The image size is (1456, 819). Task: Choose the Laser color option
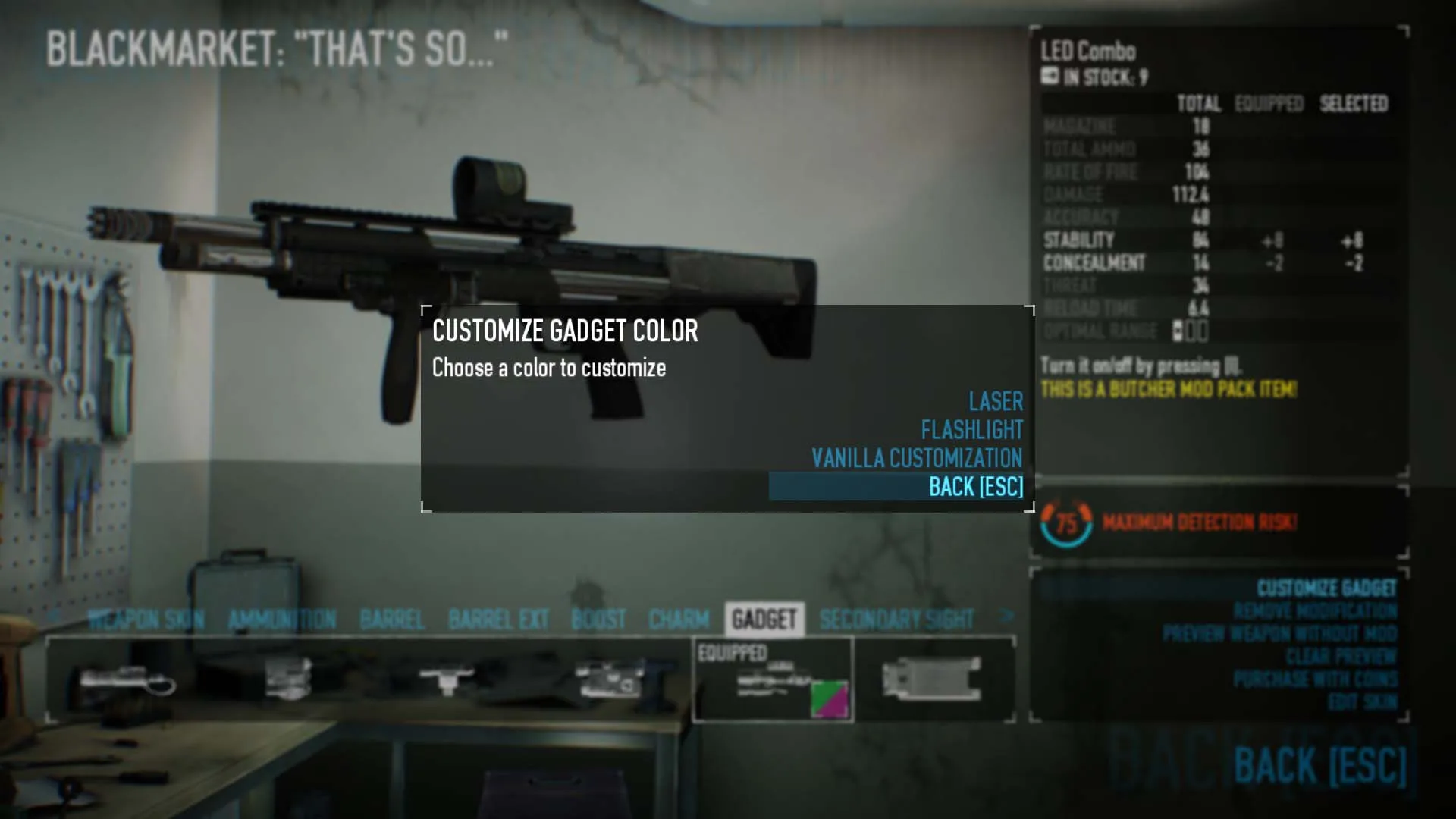995,401
